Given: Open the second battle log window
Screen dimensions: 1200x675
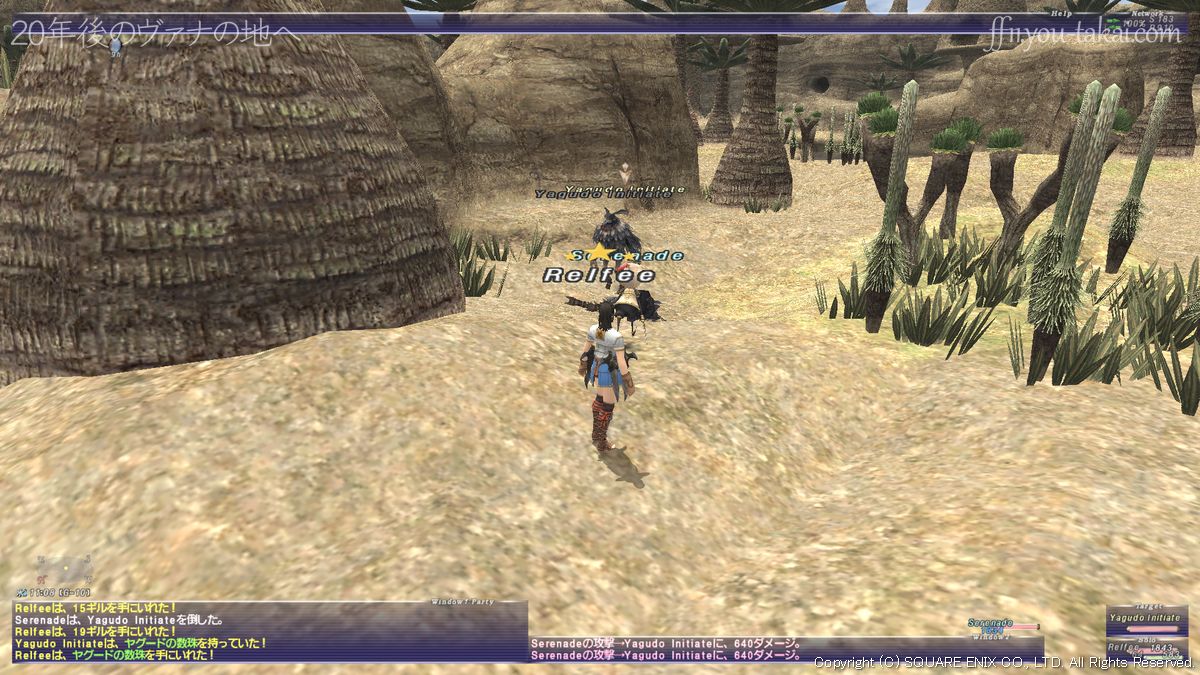Looking at the screenshot, I should point(785,649).
